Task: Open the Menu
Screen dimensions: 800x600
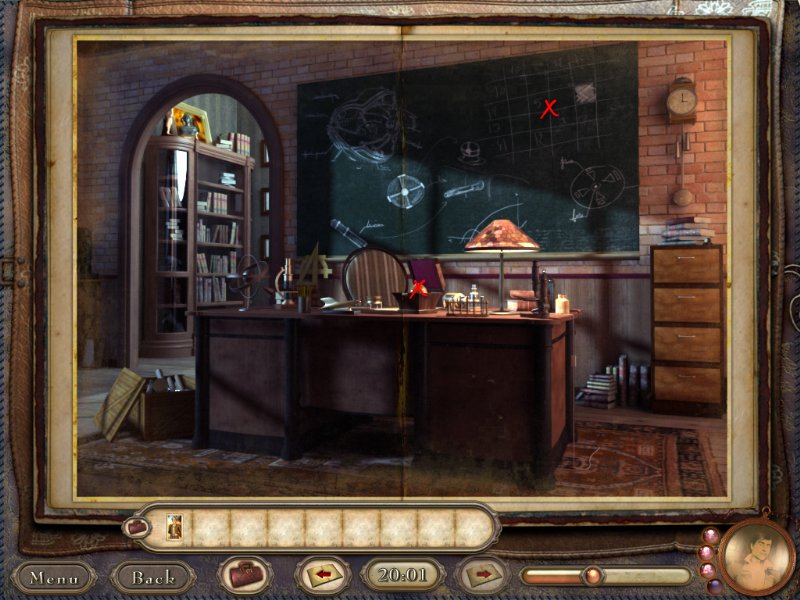Action: pyautogui.click(x=54, y=577)
